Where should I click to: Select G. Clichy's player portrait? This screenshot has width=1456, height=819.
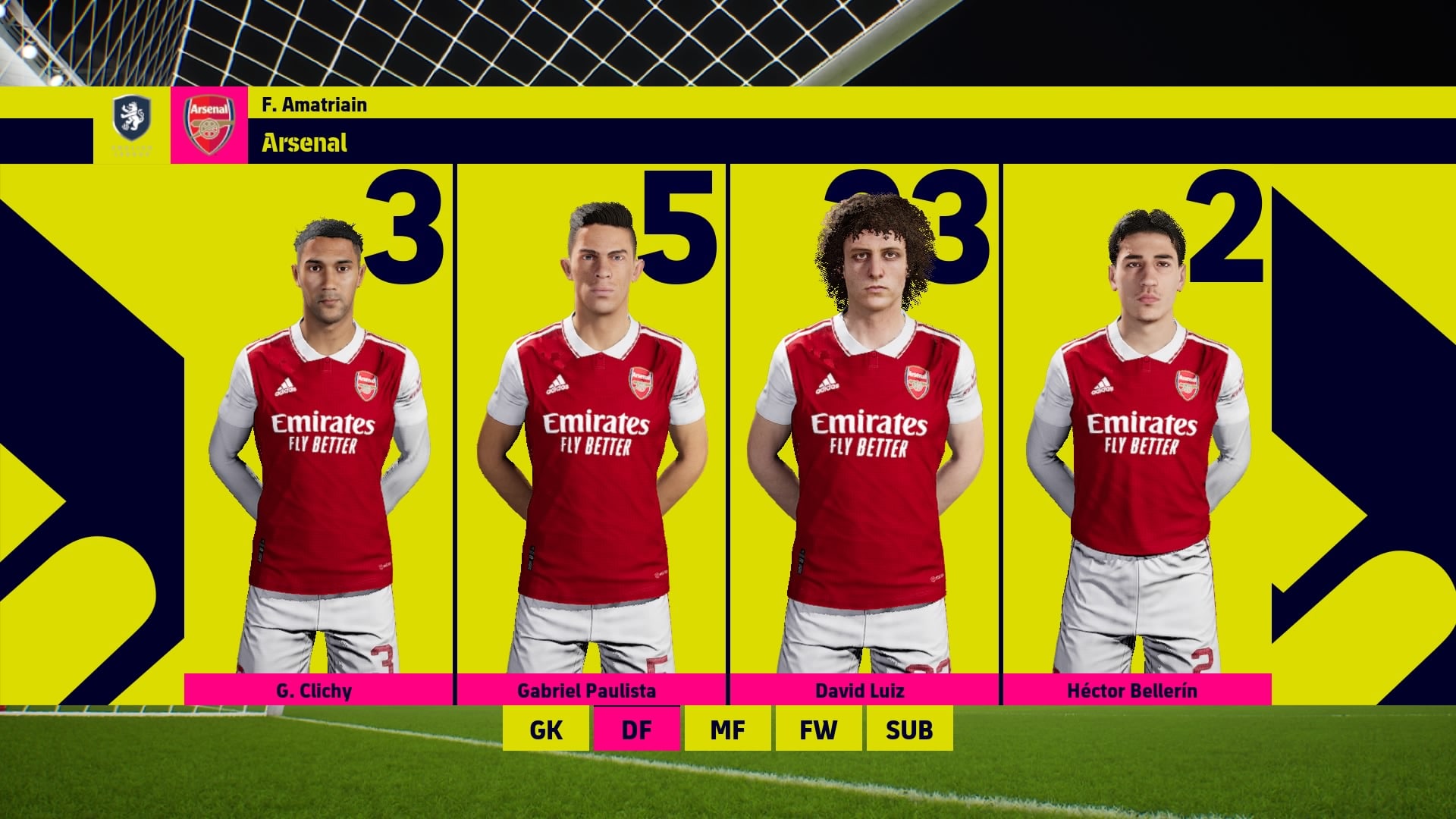[326, 417]
